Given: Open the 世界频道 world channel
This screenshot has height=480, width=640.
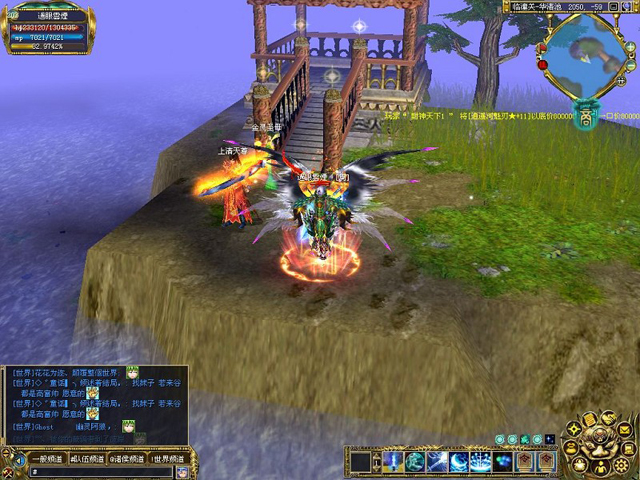Looking at the screenshot, I should [x=170, y=459].
